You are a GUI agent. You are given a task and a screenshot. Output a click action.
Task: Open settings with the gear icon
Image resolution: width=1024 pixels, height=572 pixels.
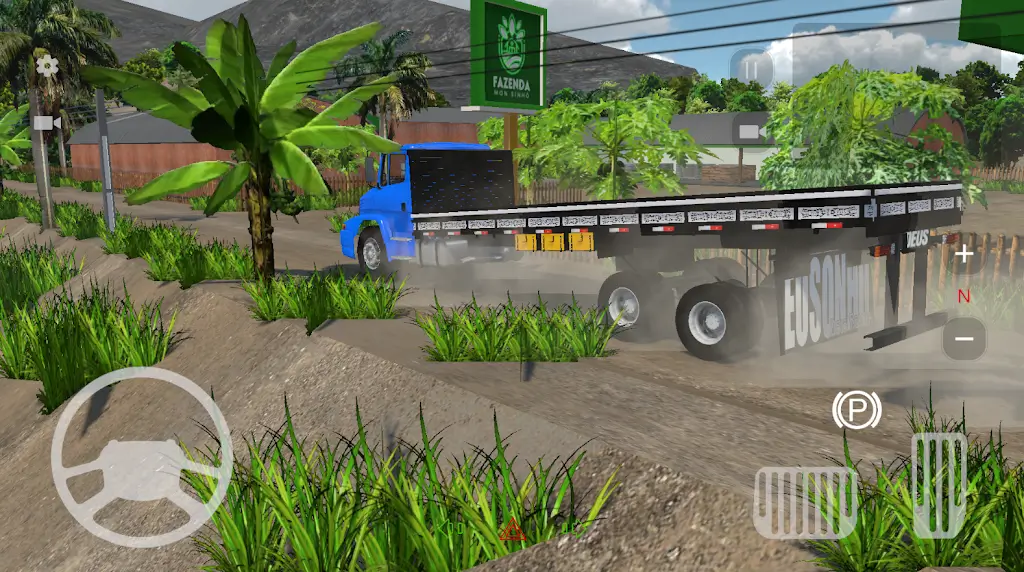[46, 67]
